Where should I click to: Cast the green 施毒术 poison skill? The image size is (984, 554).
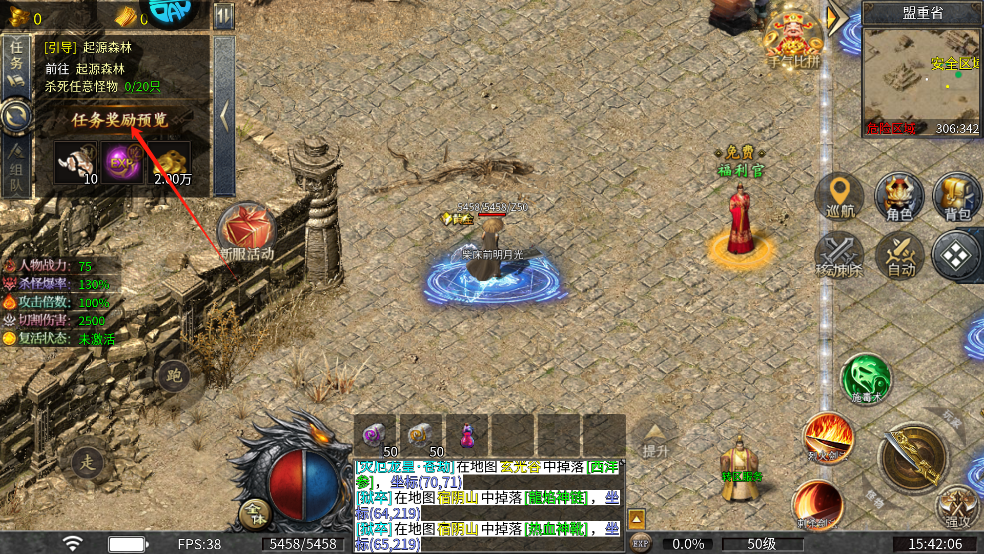[865, 378]
